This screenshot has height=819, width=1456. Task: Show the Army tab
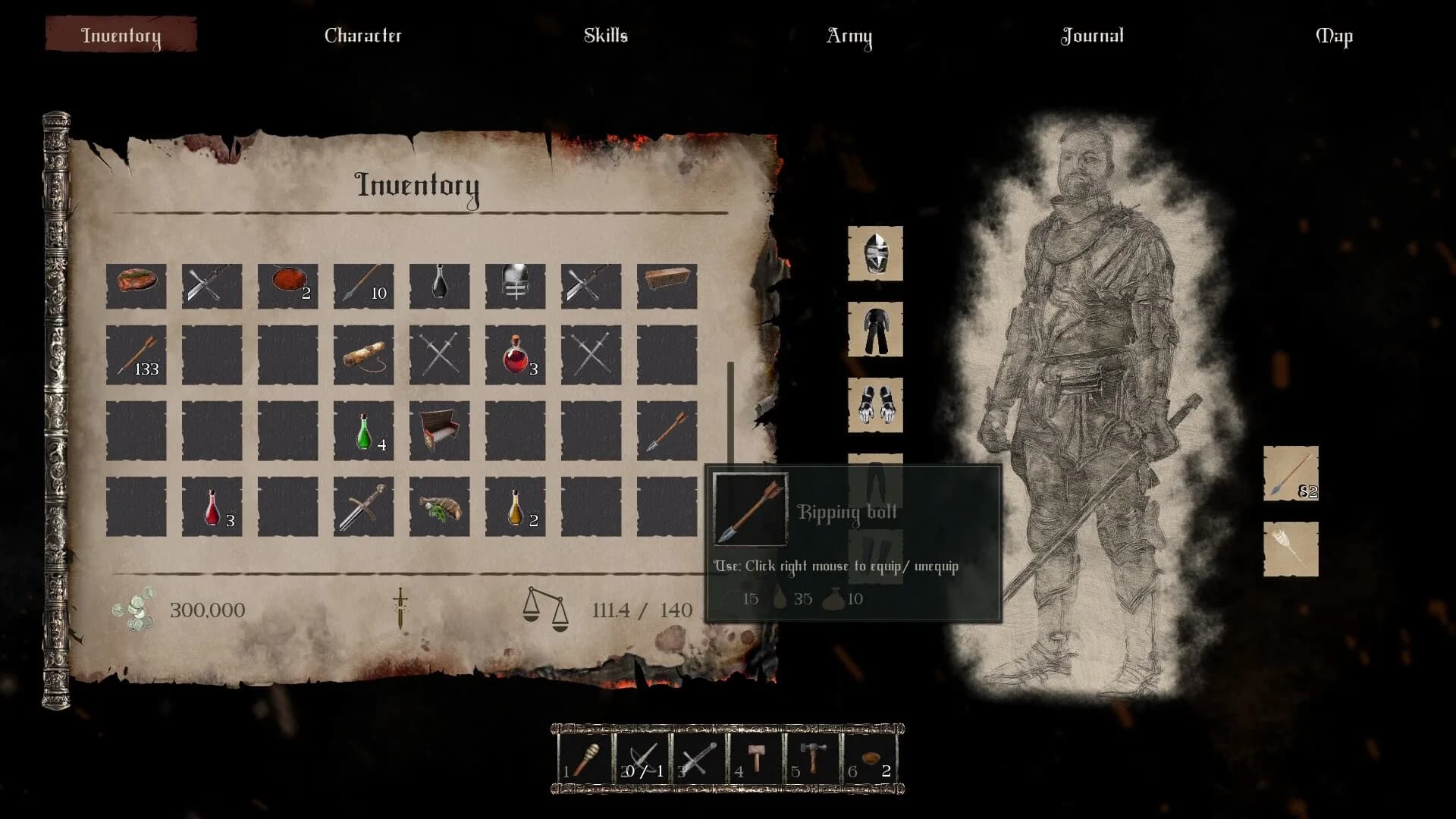pos(849,36)
